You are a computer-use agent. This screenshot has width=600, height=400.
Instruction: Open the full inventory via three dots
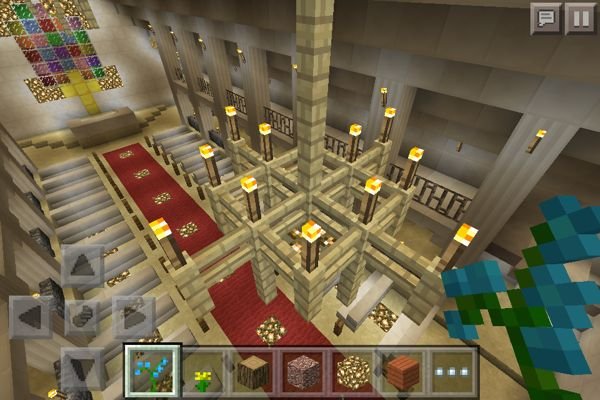(x=450, y=370)
